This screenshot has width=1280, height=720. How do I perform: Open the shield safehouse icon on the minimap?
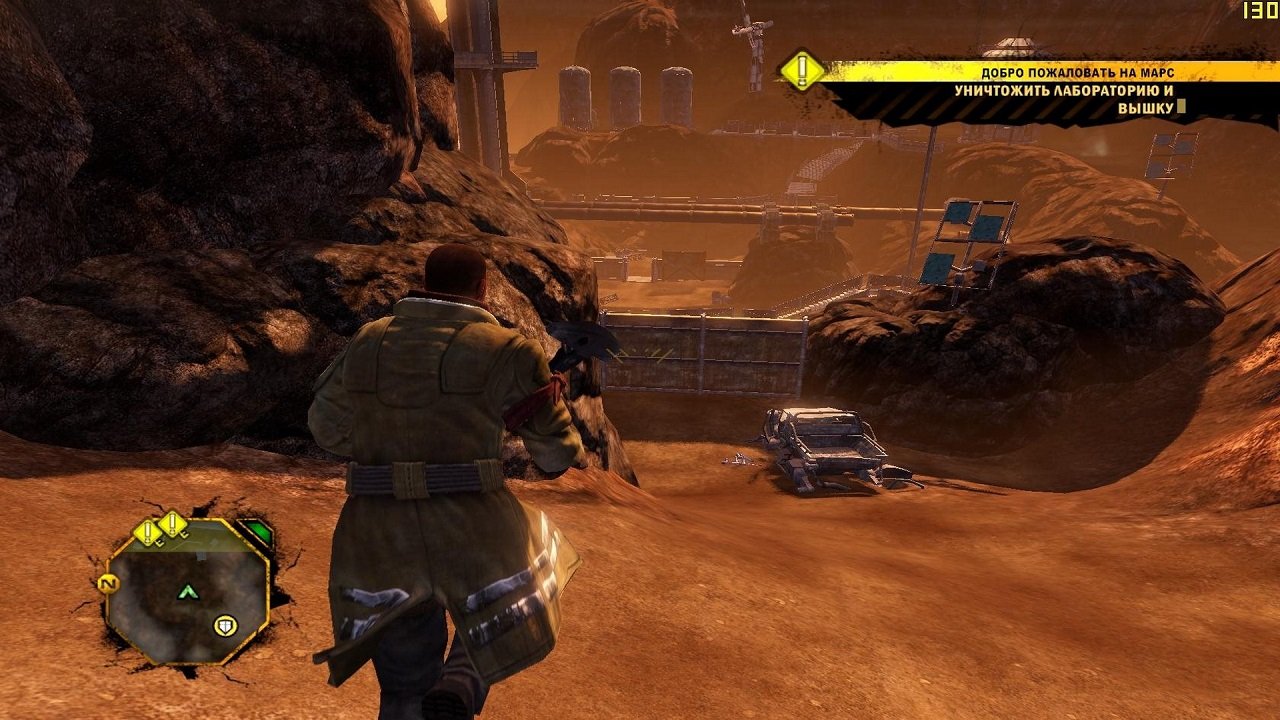pyautogui.click(x=225, y=625)
